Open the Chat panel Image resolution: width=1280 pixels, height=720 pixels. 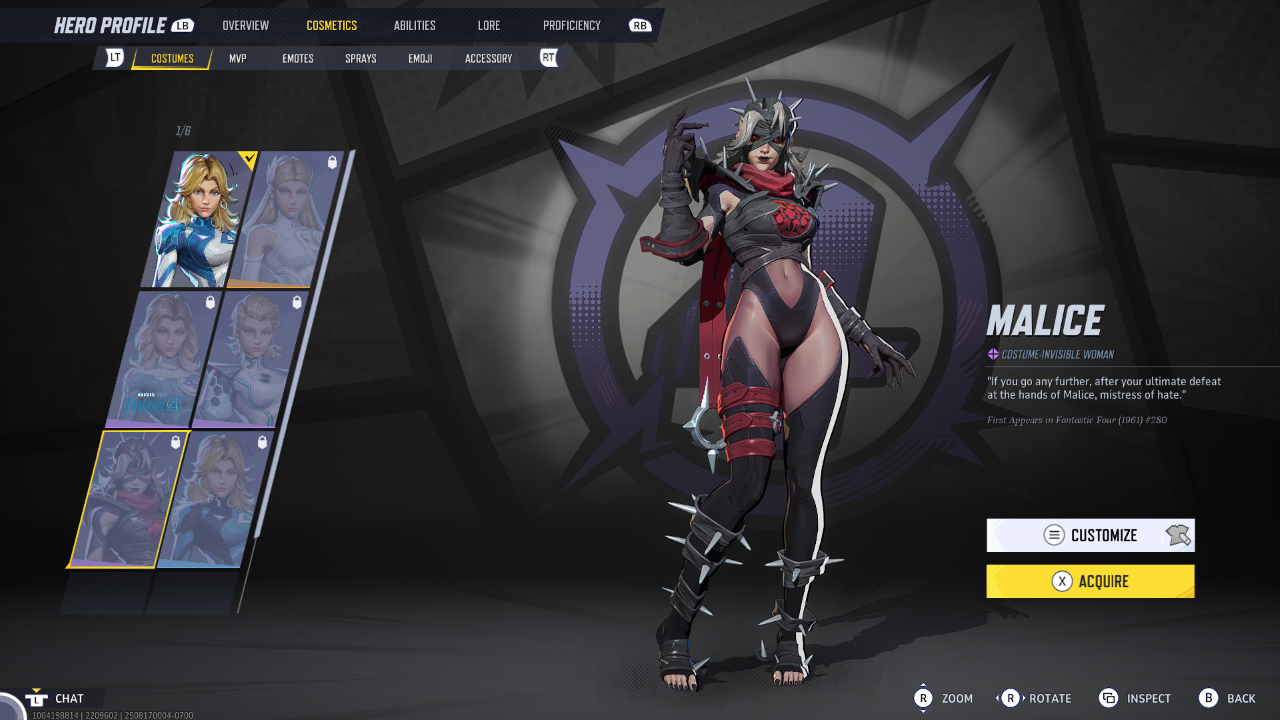click(x=68, y=698)
